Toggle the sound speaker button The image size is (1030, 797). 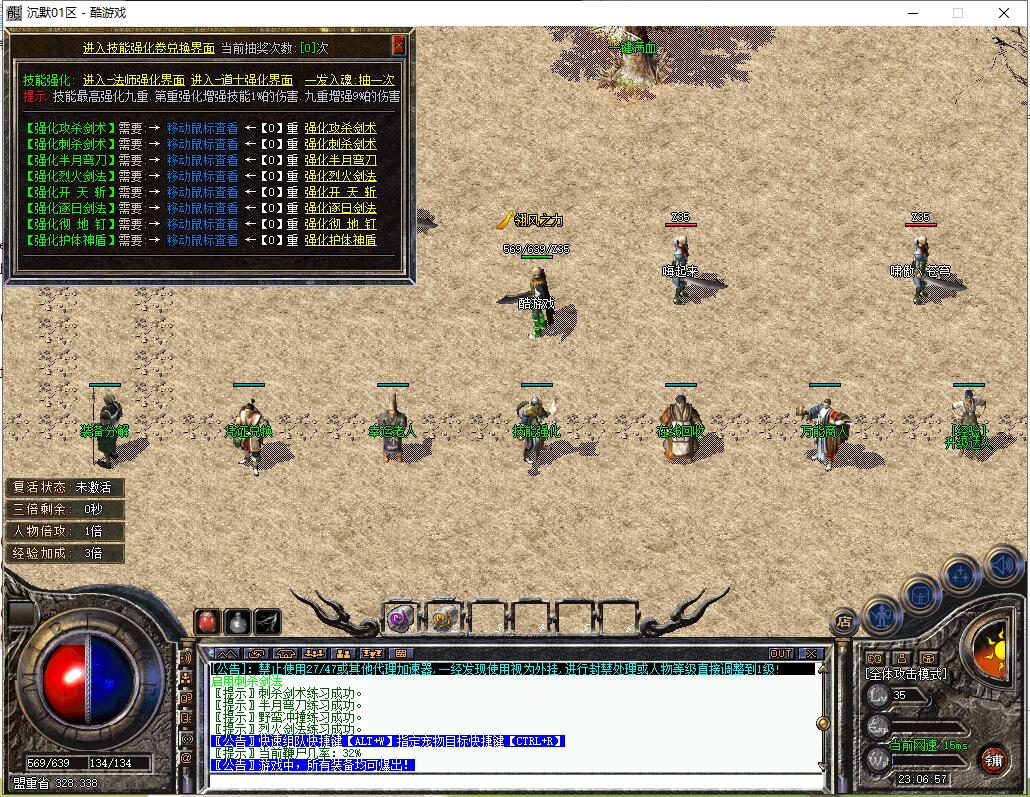[x=1001, y=565]
